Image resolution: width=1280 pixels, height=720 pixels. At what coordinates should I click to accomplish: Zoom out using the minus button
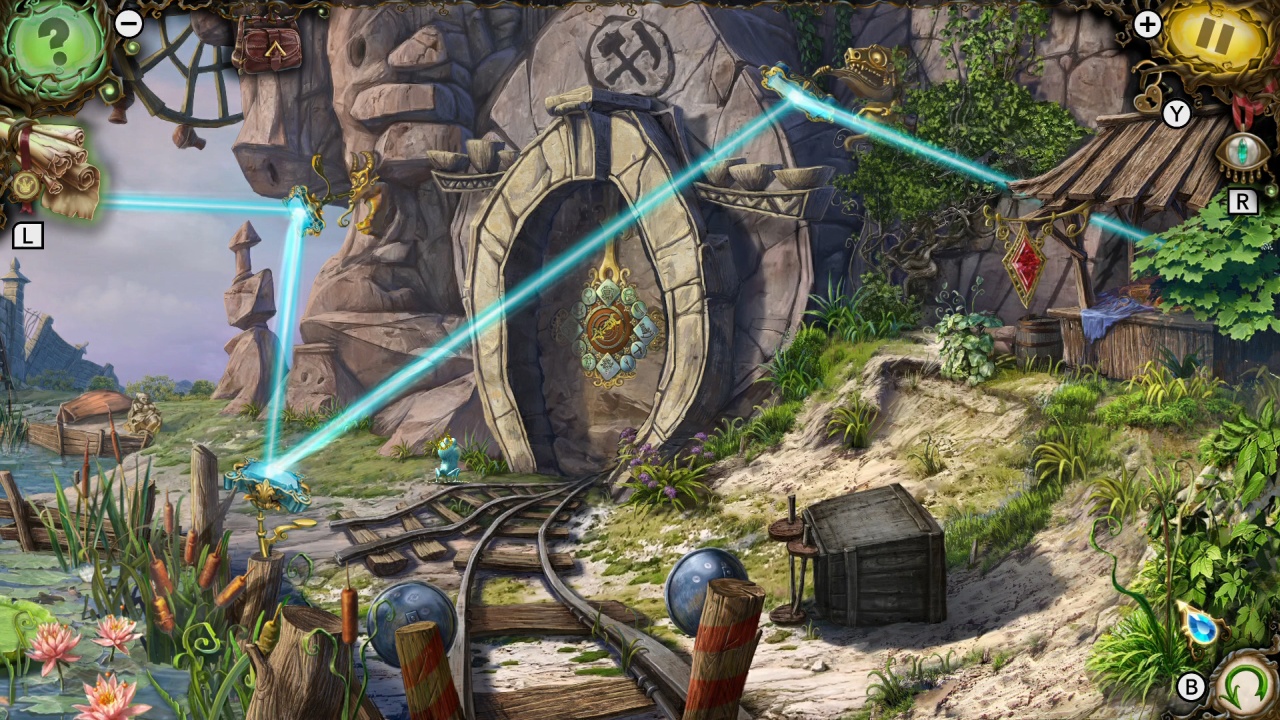(x=129, y=23)
